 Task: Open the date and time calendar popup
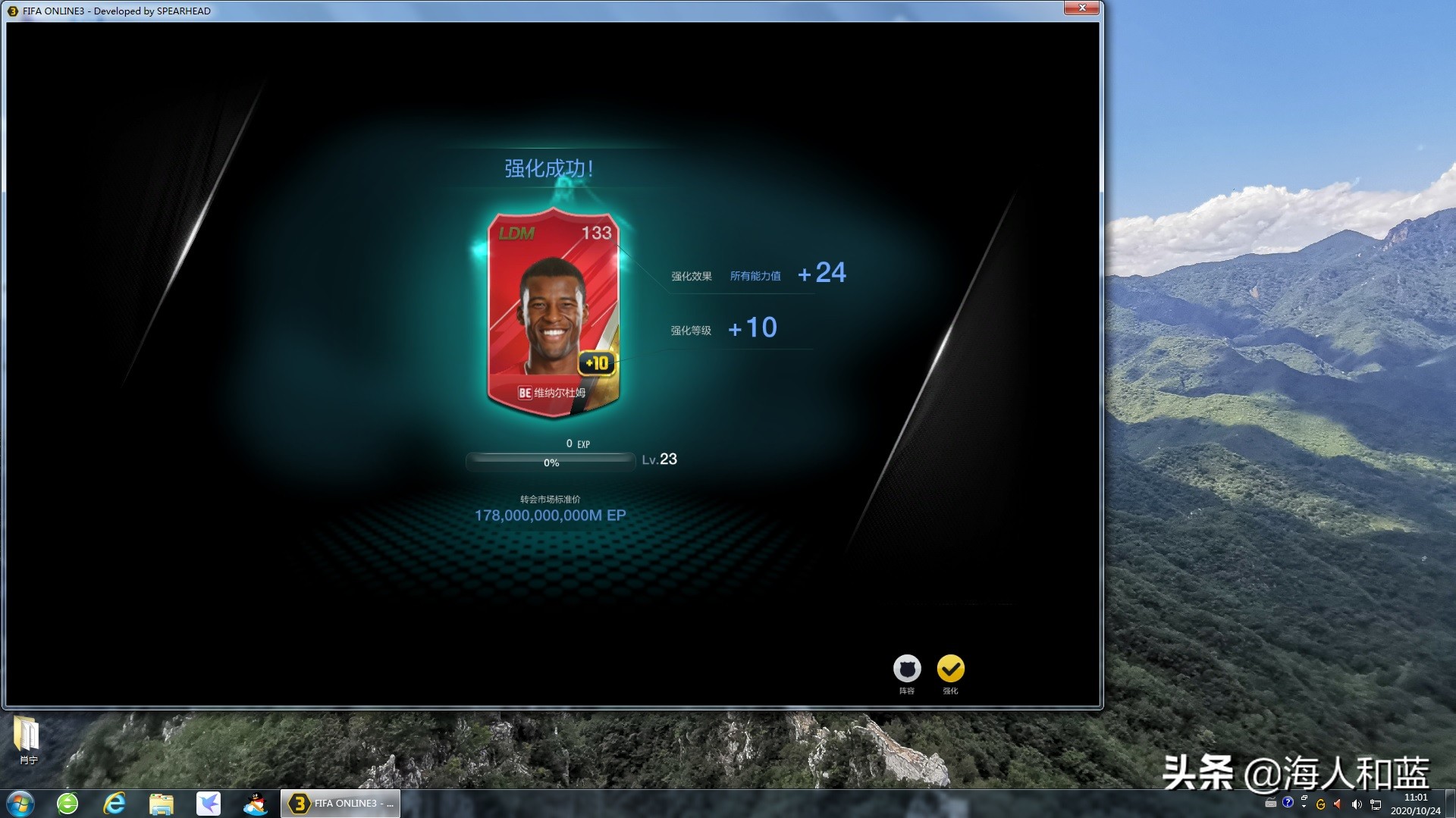(1416, 804)
